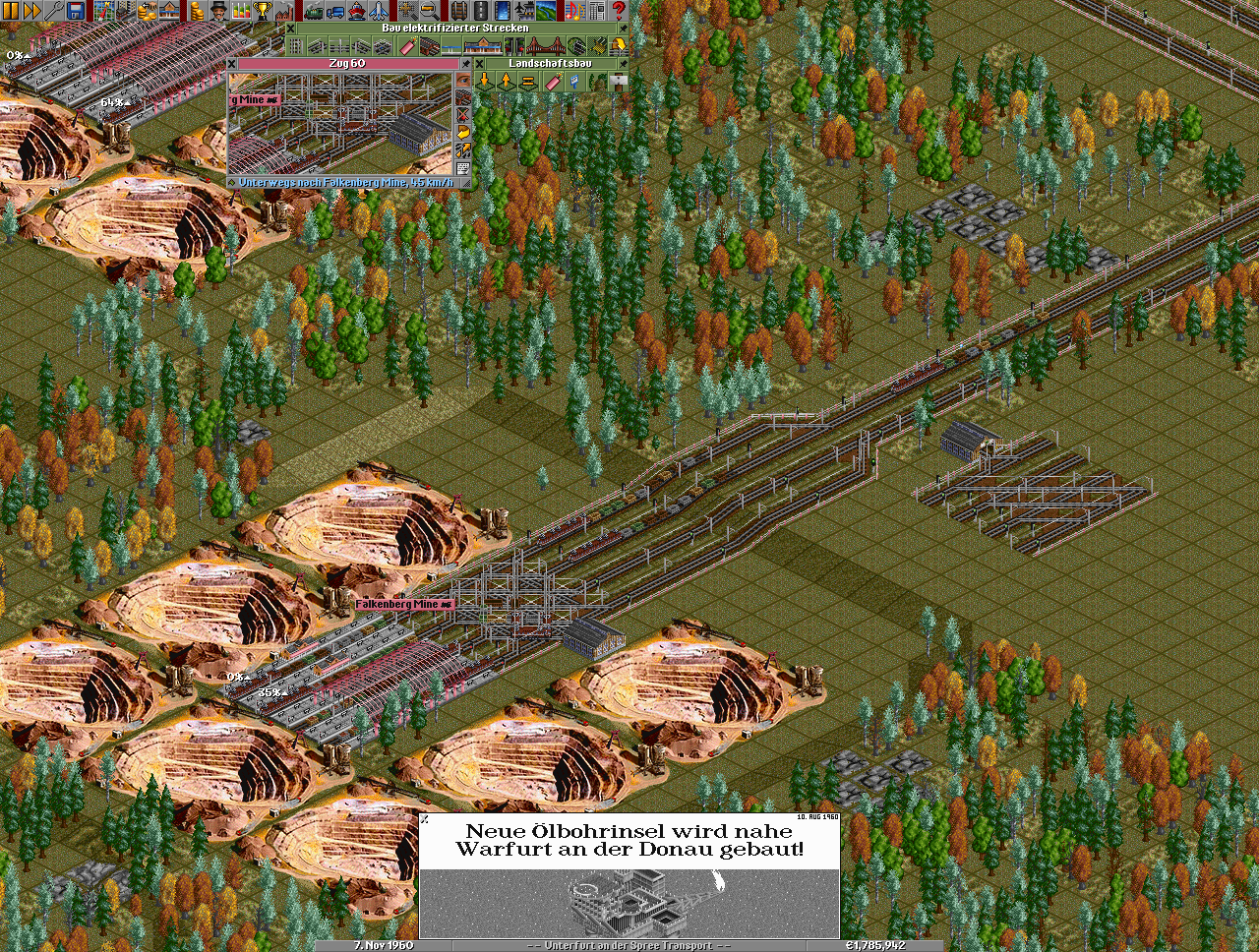Show the company finances coin stack

(196, 11)
